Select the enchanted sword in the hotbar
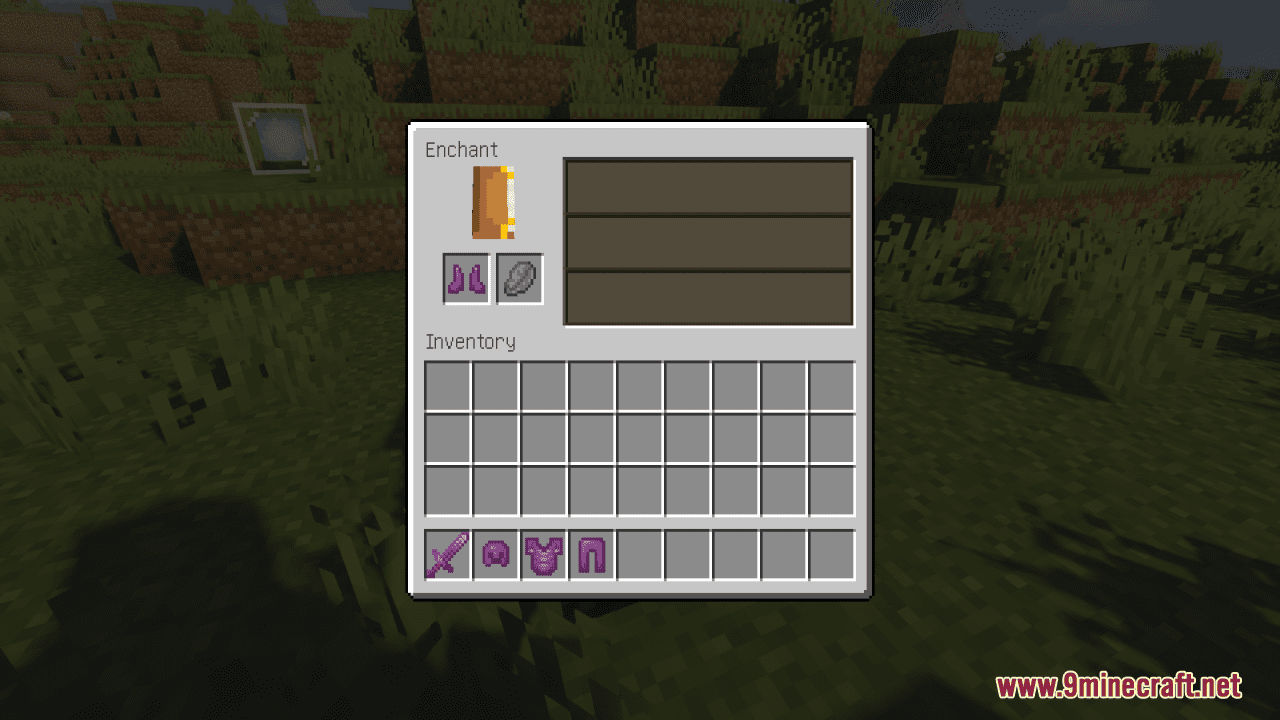This screenshot has height=720, width=1280. pos(446,554)
